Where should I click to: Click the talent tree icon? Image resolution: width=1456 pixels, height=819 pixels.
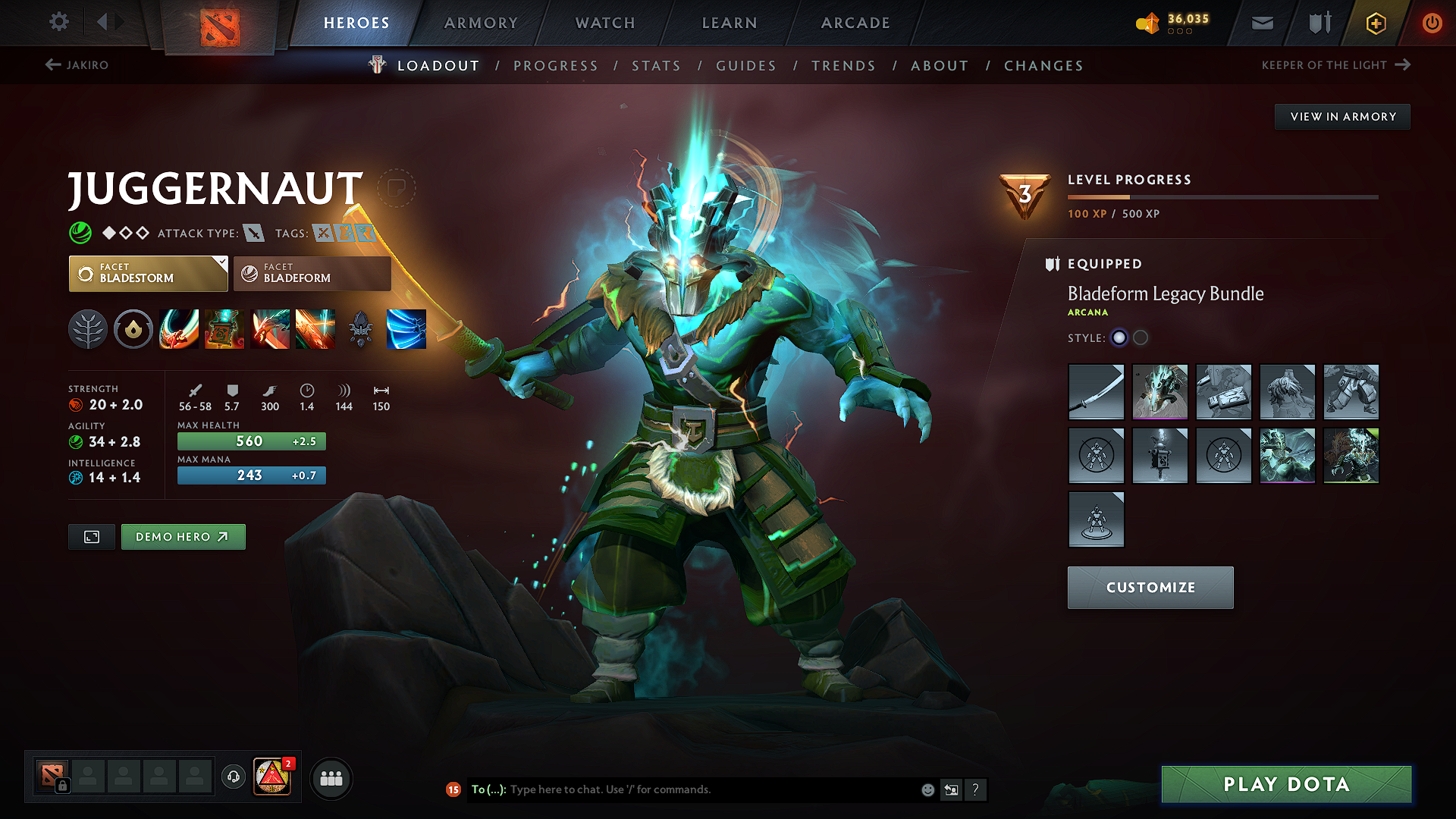[x=88, y=328]
